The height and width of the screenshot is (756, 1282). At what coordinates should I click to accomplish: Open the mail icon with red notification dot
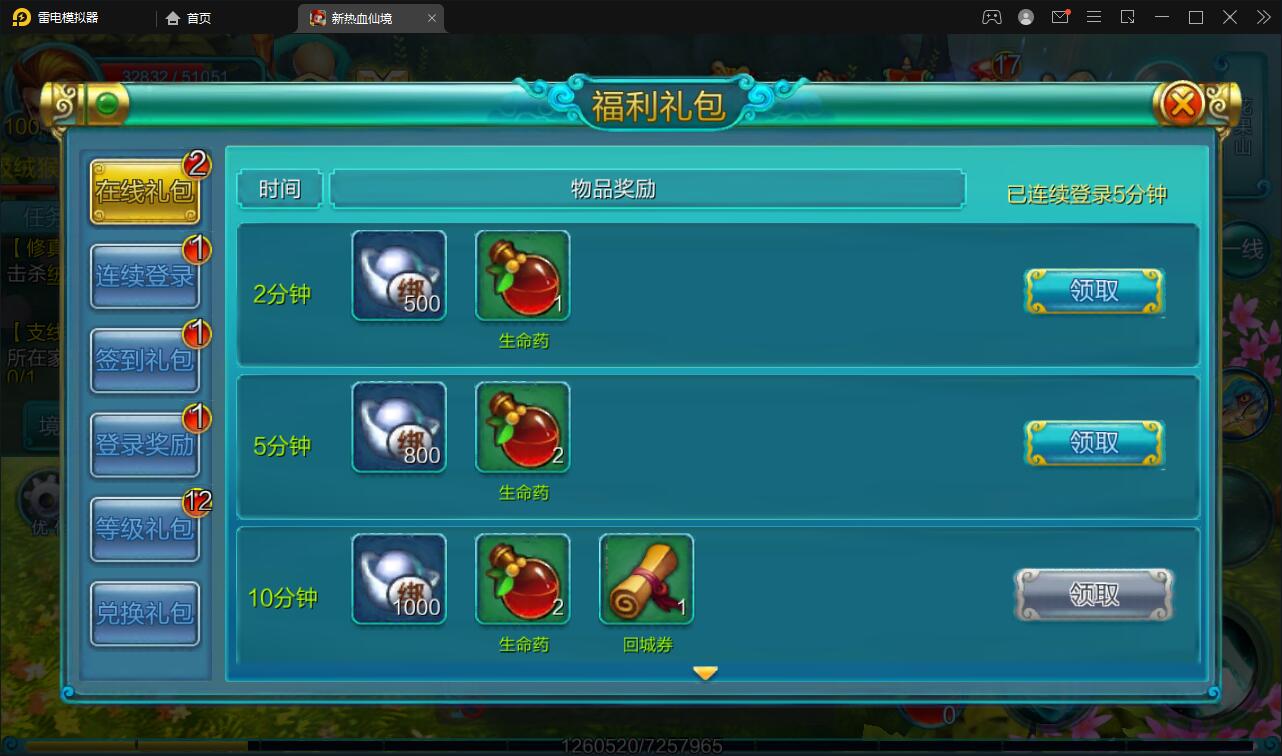(x=1060, y=17)
